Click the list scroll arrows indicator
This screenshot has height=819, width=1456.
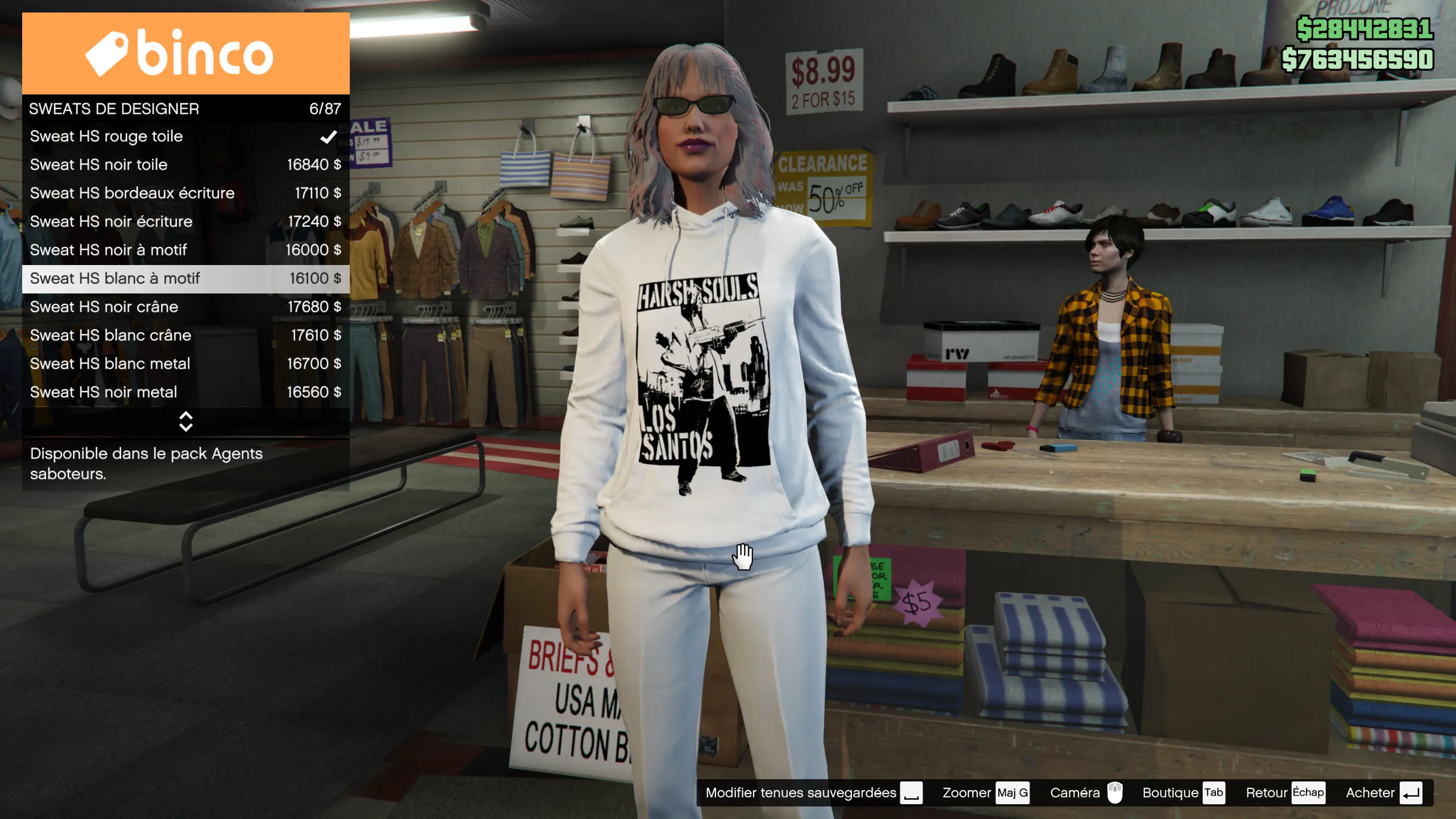coord(185,421)
